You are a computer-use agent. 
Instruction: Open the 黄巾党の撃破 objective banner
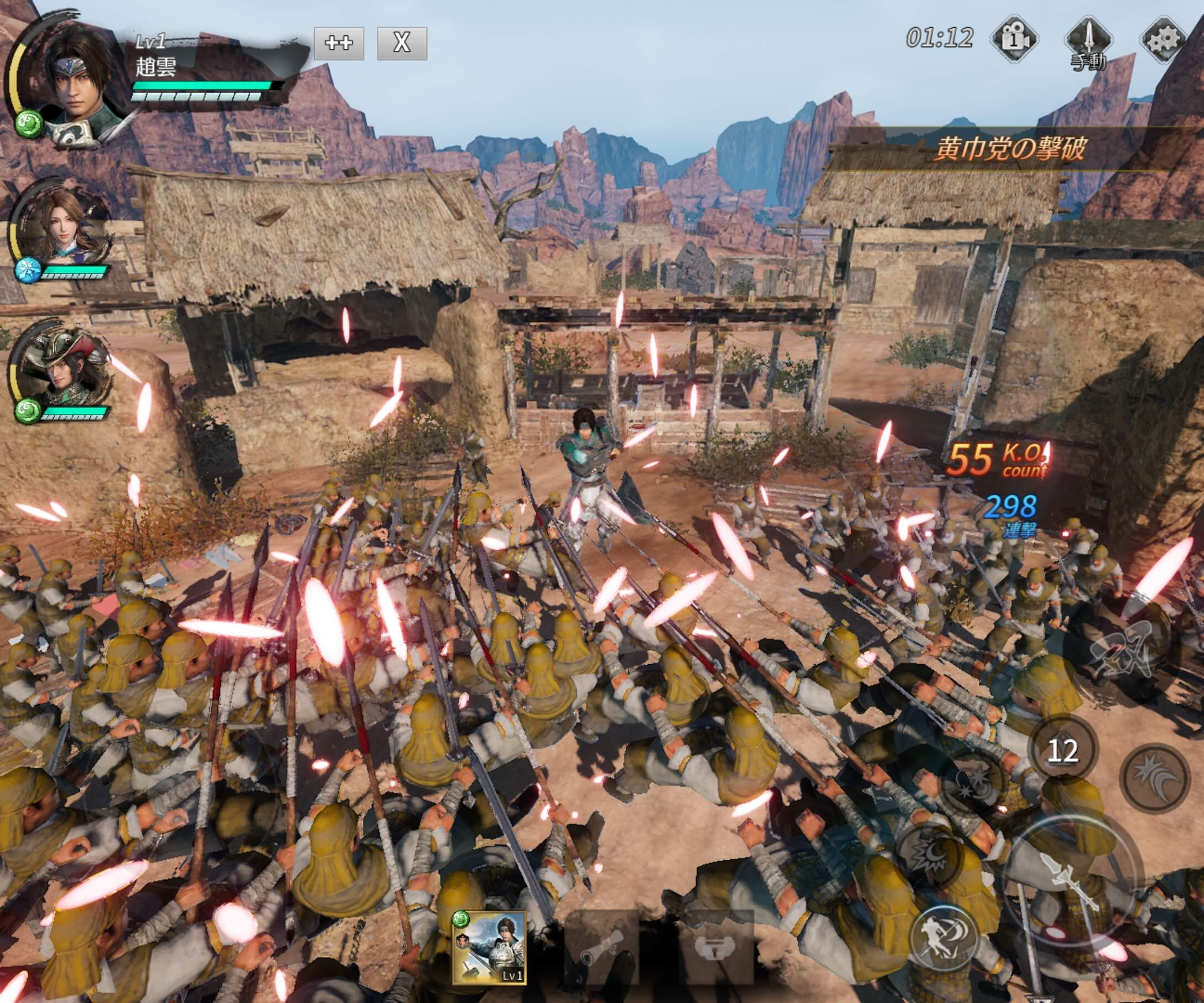[1010, 149]
